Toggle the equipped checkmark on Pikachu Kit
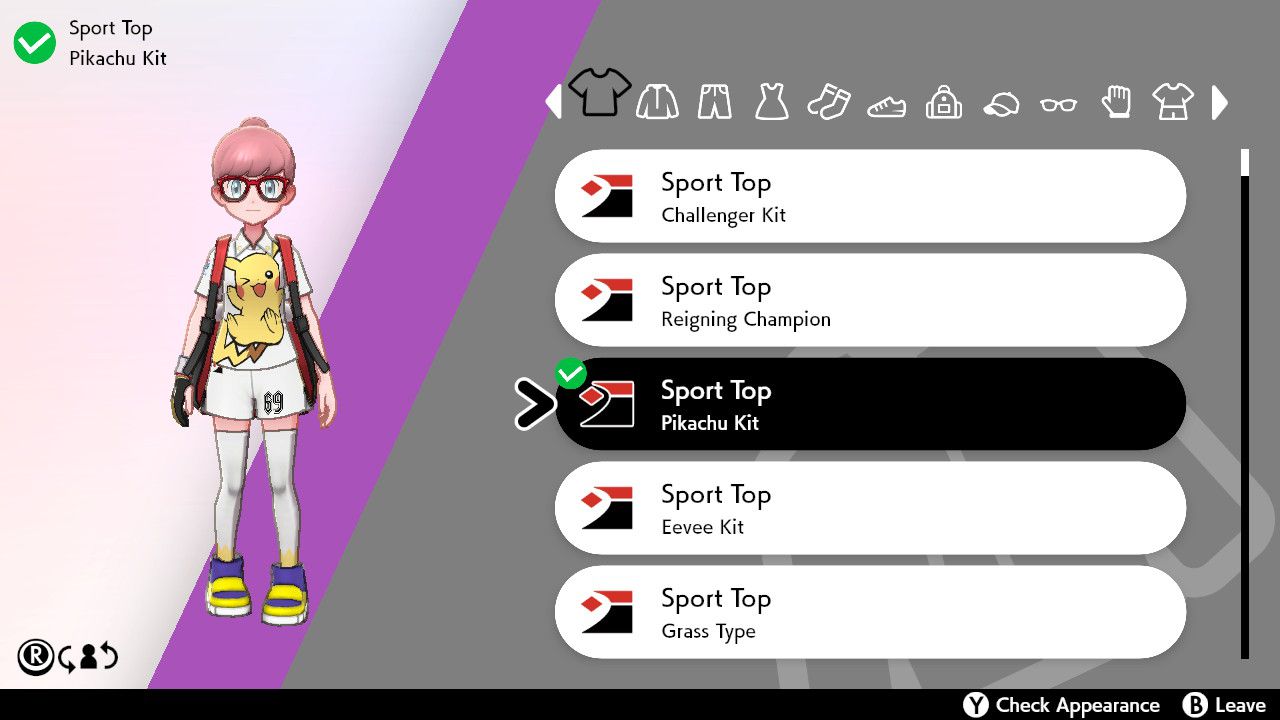The height and width of the screenshot is (720, 1280). point(571,372)
